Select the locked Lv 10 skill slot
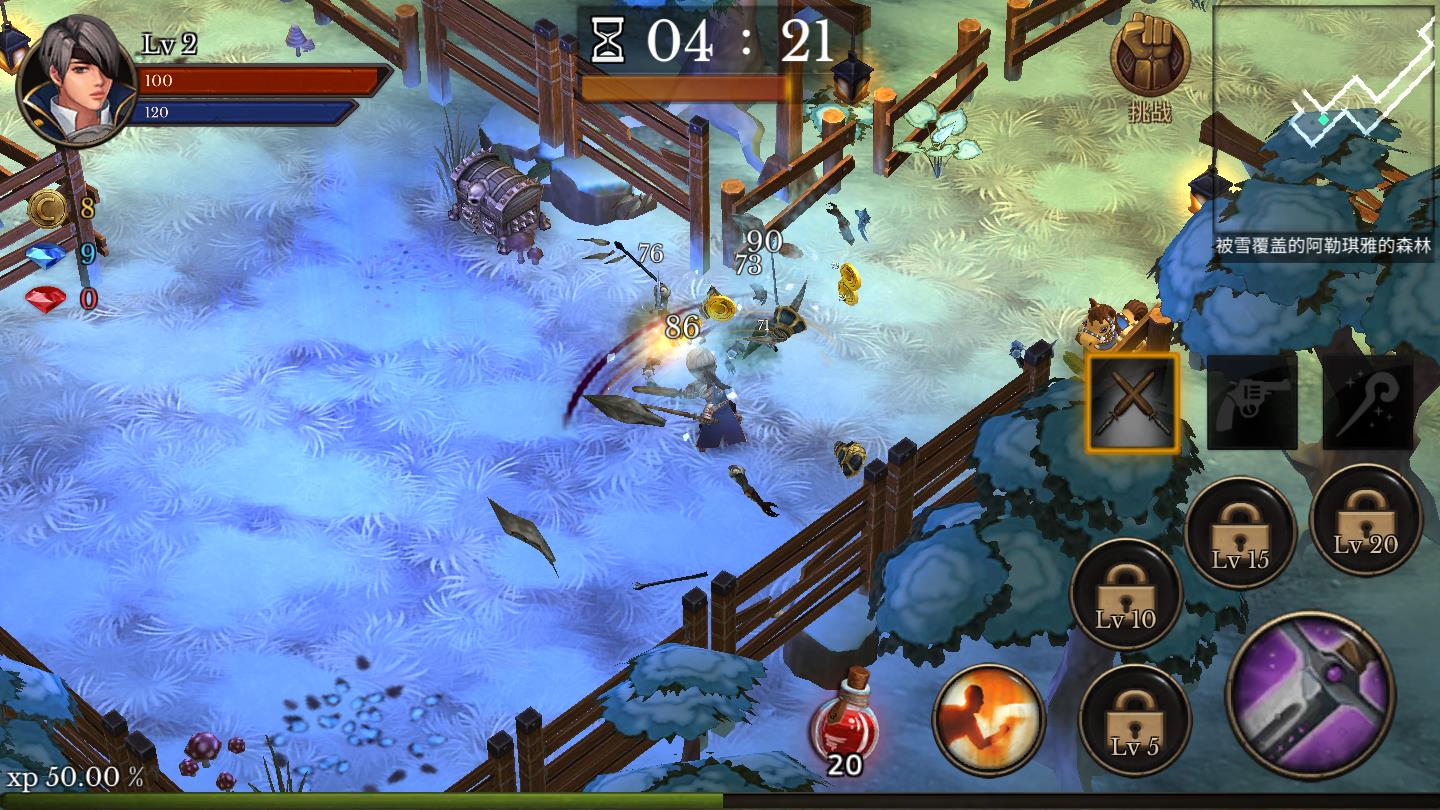 tap(1126, 594)
